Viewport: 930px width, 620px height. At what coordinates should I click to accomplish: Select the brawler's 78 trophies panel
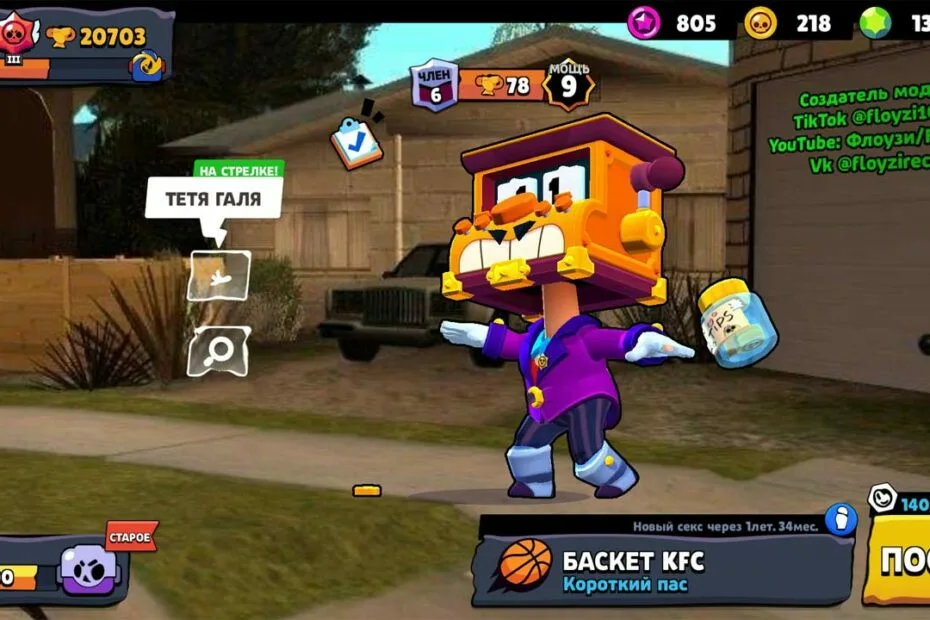[x=501, y=86]
